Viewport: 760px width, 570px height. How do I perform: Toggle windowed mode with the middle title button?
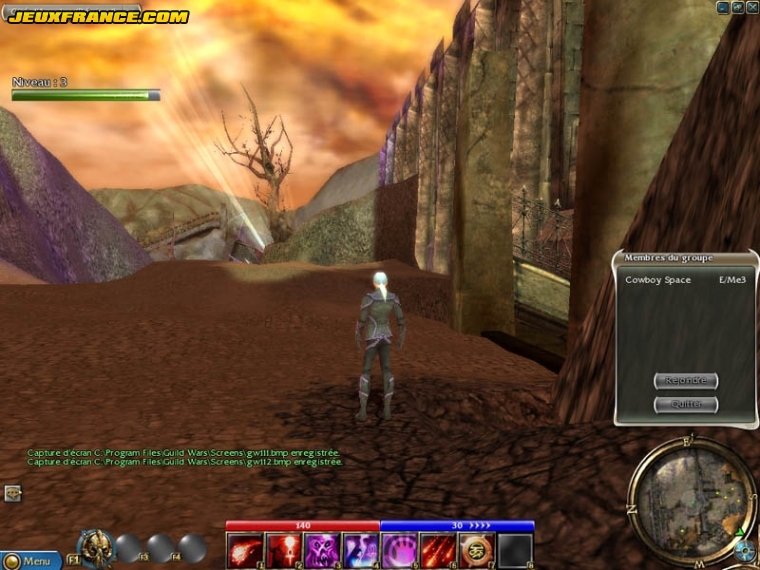click(x=737, y=7)
